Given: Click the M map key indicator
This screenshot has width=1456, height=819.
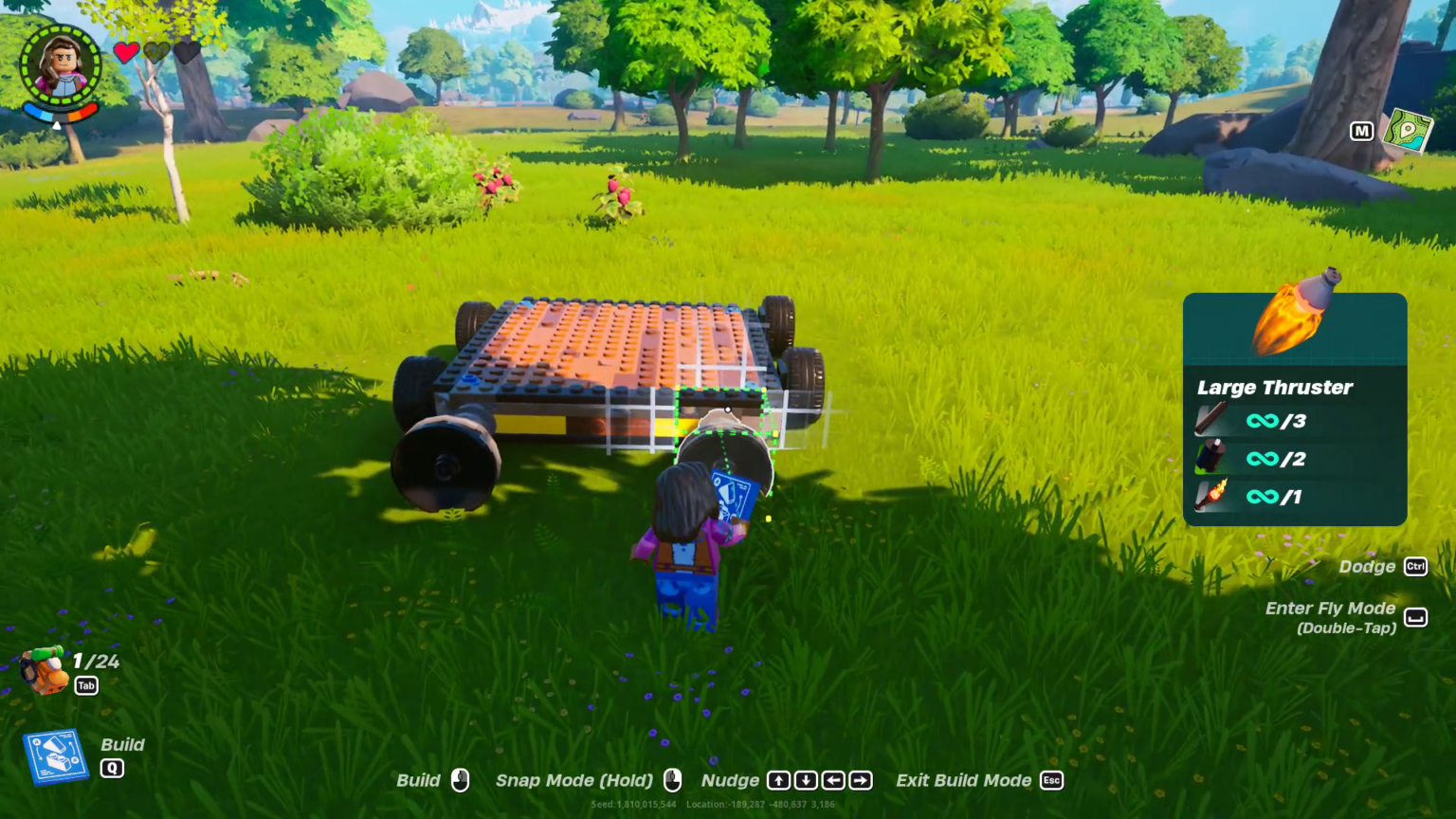Looking at the screenshot, I should coord(1362,133).
